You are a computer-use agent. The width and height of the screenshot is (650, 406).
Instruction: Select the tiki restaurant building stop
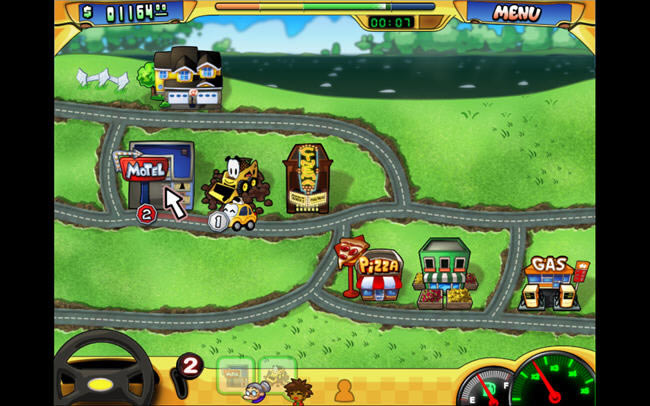(309, 180)
